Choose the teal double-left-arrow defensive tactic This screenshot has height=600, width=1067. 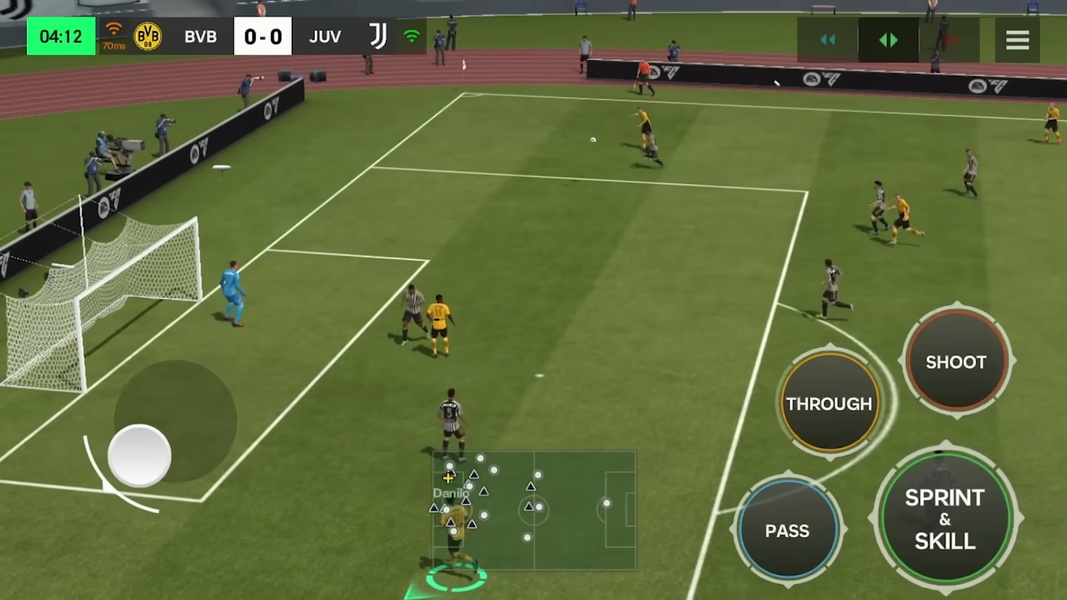(x=827, y=40)
